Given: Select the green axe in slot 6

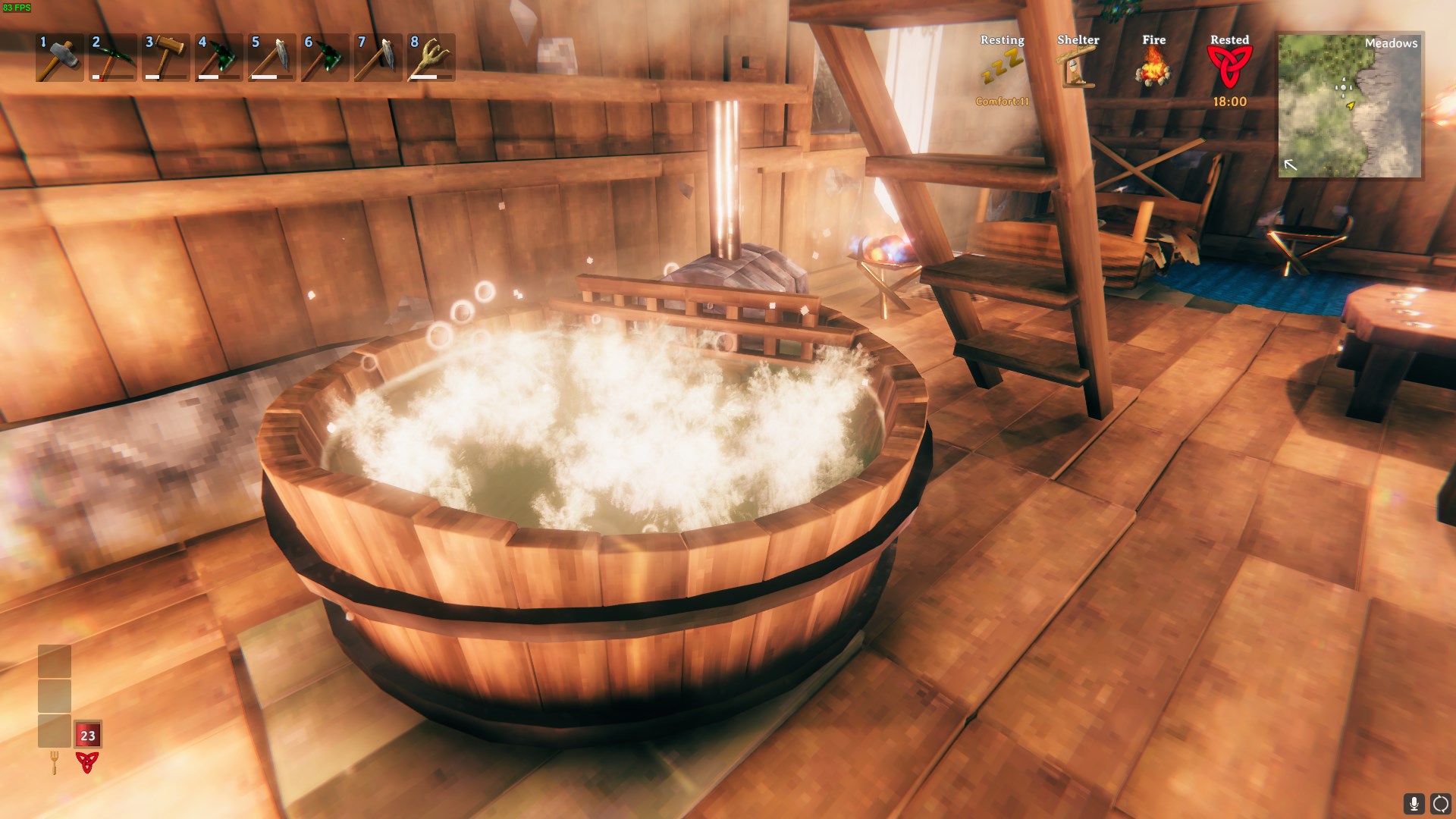Looking at the screenshot, I should coord(325,58).
